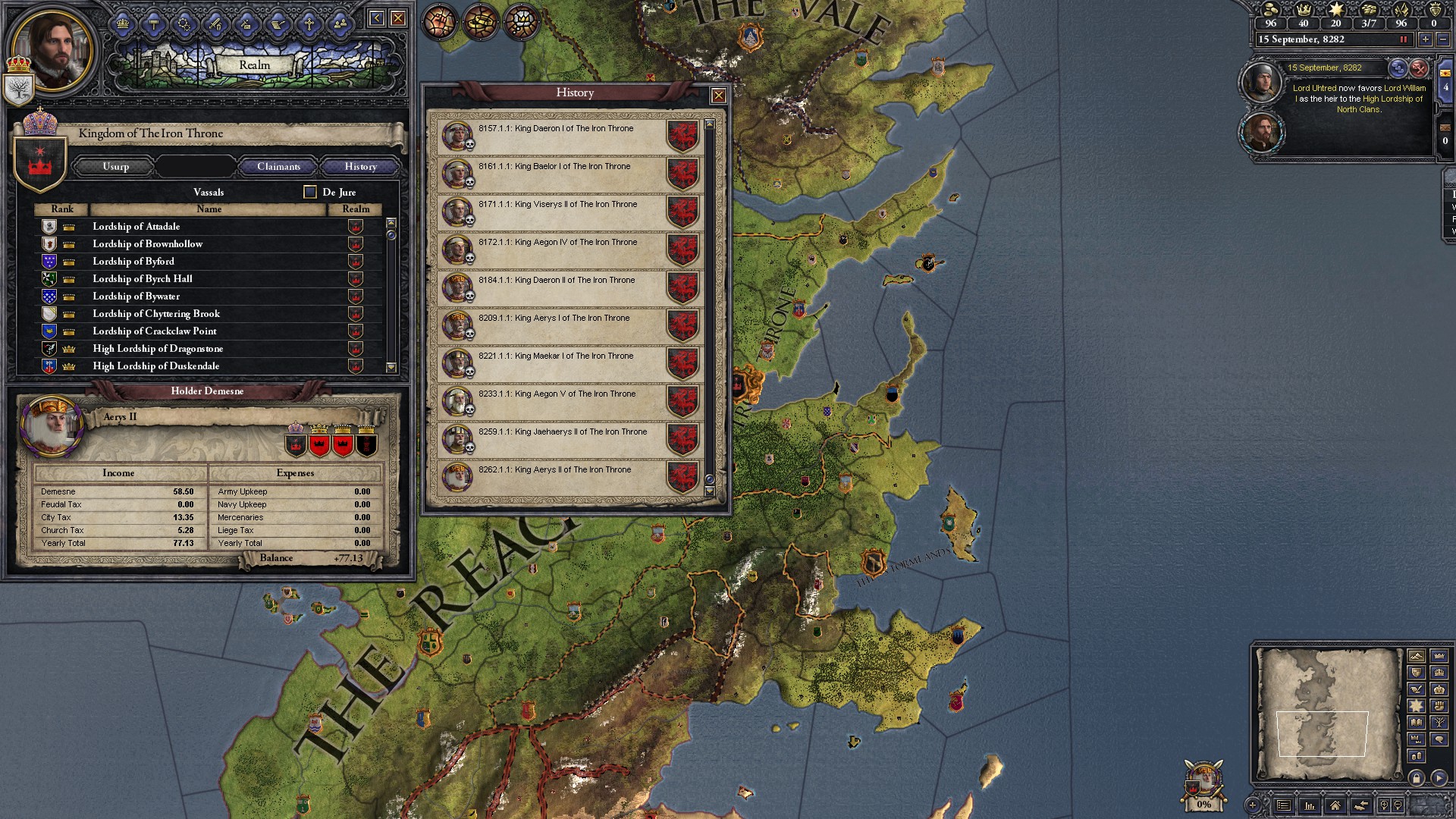Choose the Lordship of Crackclaw Point entry
This screenshot has height=819, width=1456.
tap(155, 331)
